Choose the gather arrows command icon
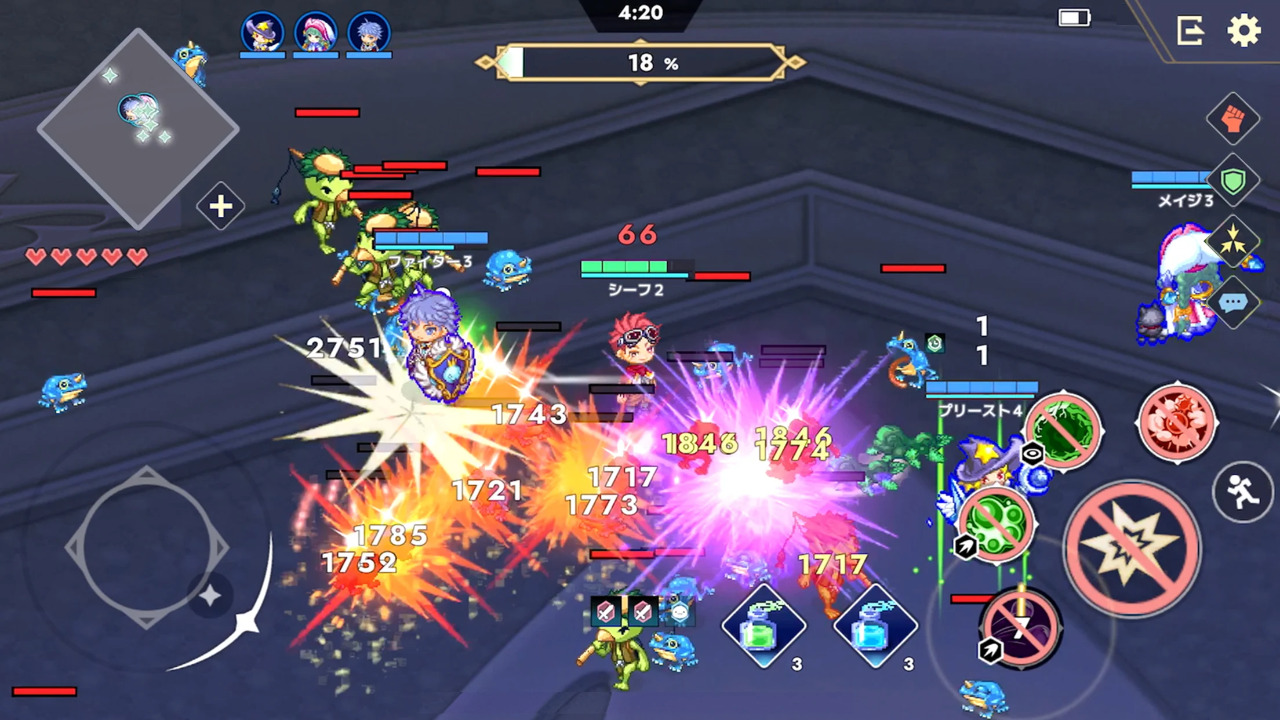The width and height of the screenshot is (1280, 720). point(1233,241)
